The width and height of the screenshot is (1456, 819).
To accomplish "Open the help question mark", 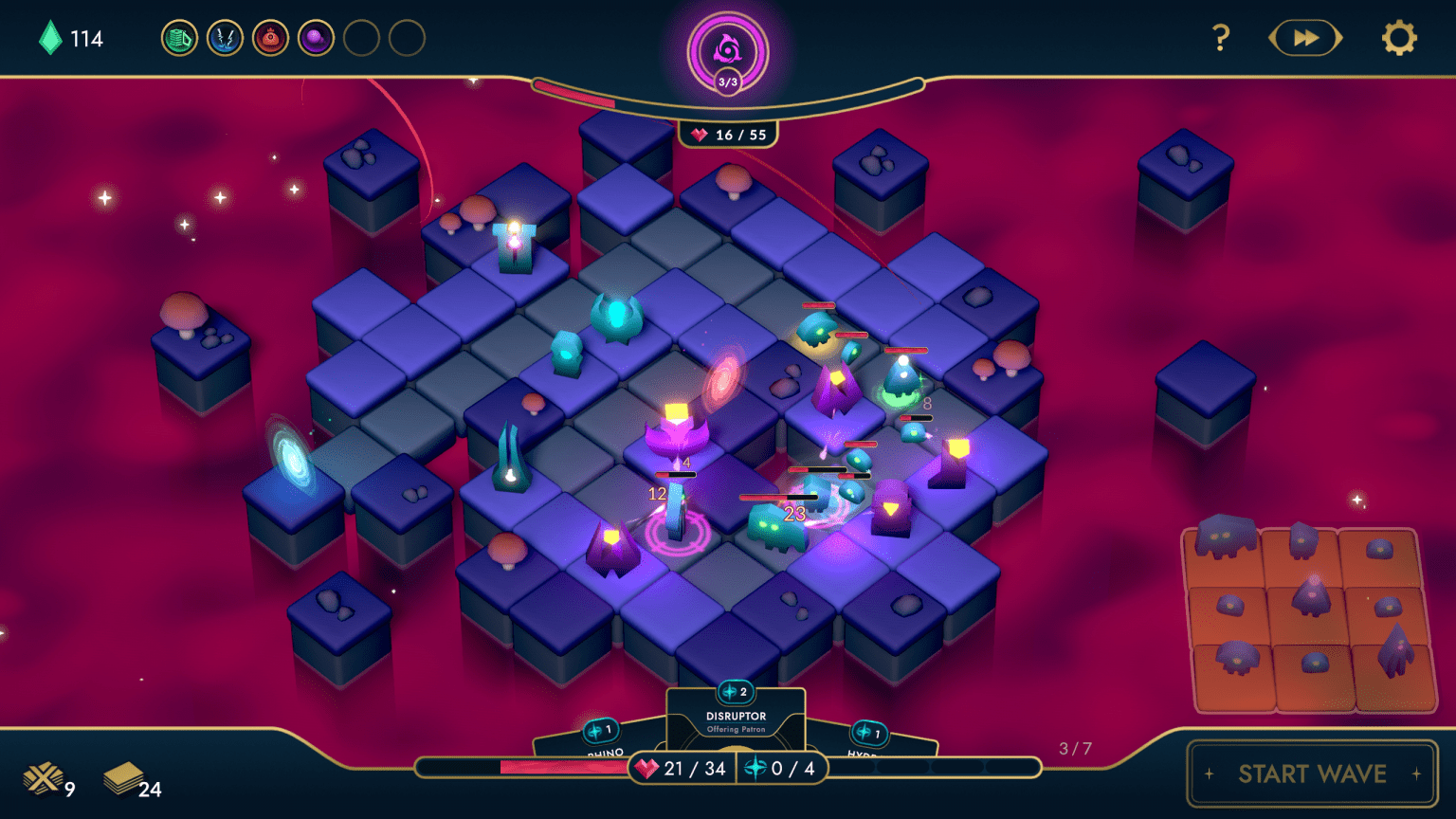I will pos(1221,38).
